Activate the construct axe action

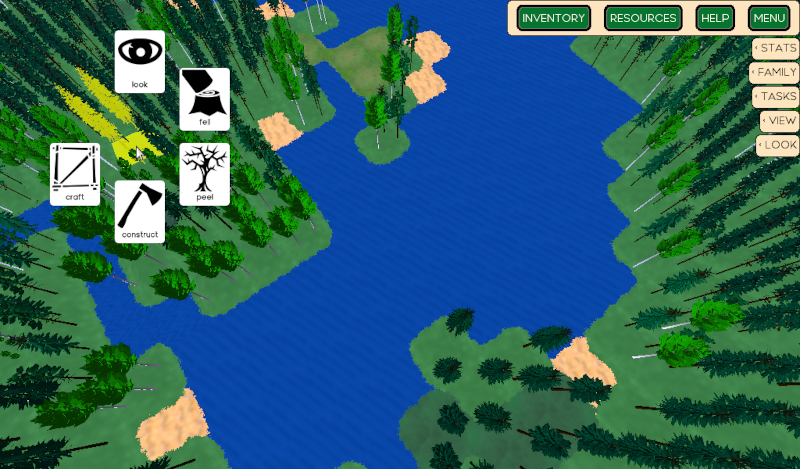click(x=140, y=211)
